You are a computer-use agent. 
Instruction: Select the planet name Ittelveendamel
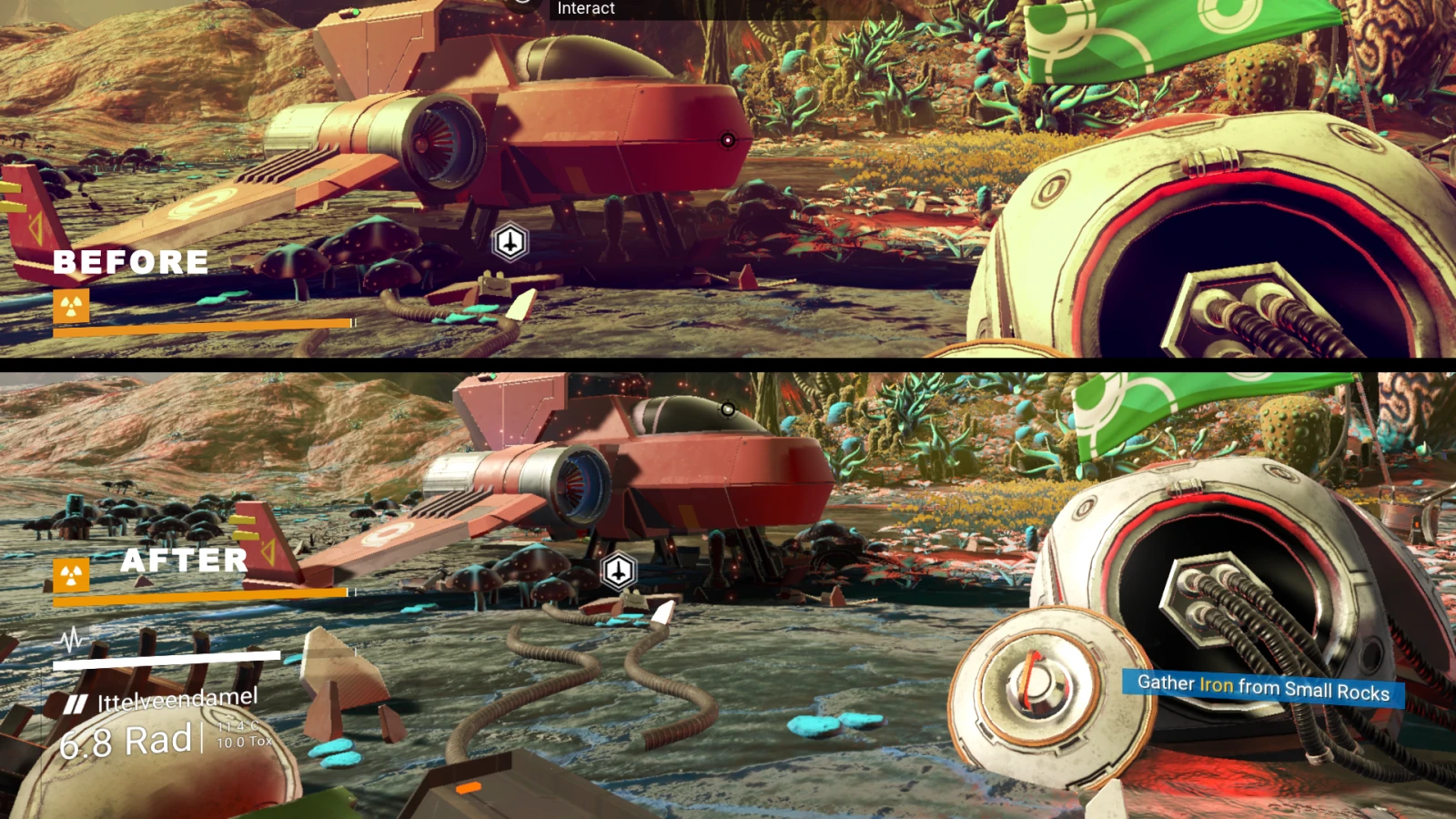(179, 701)
